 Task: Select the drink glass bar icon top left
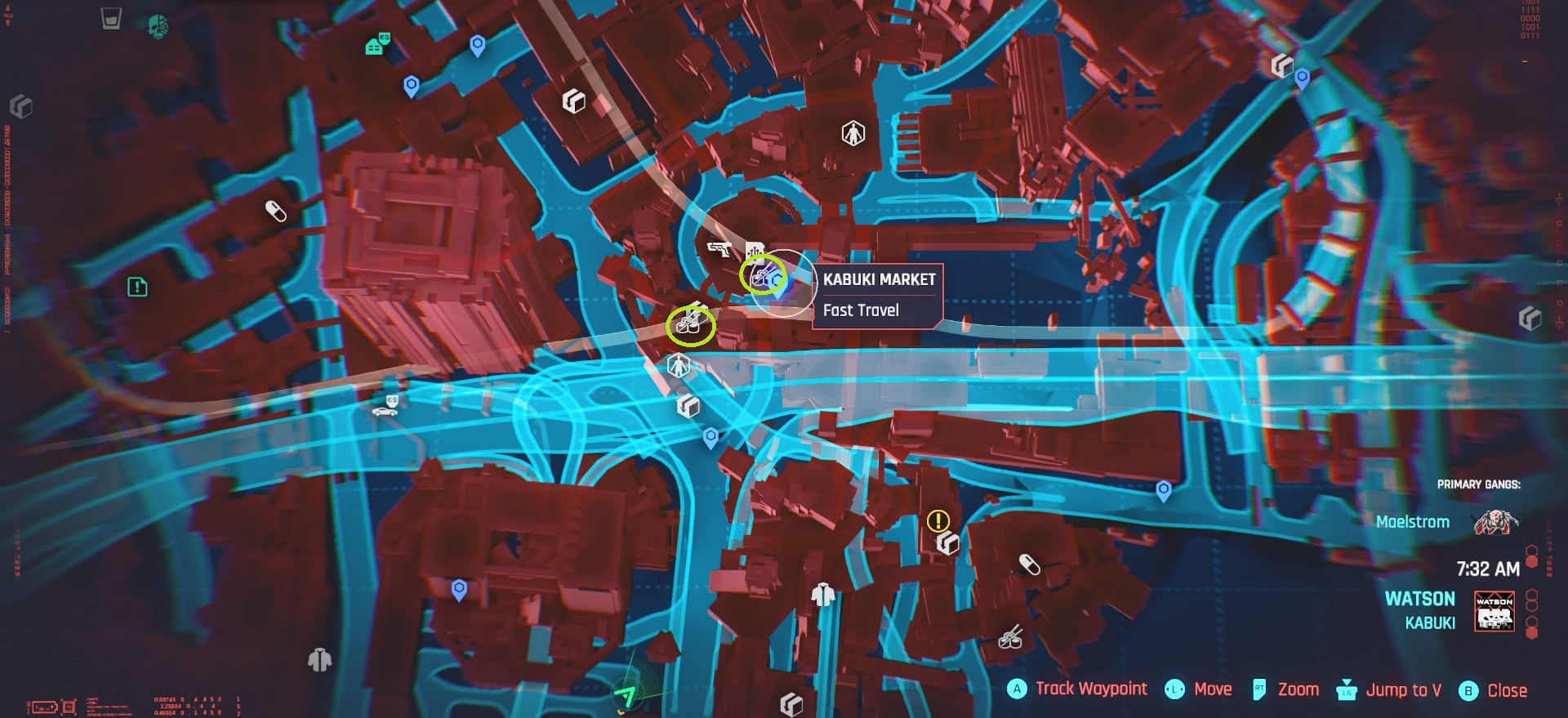click(x=109, y=17)
